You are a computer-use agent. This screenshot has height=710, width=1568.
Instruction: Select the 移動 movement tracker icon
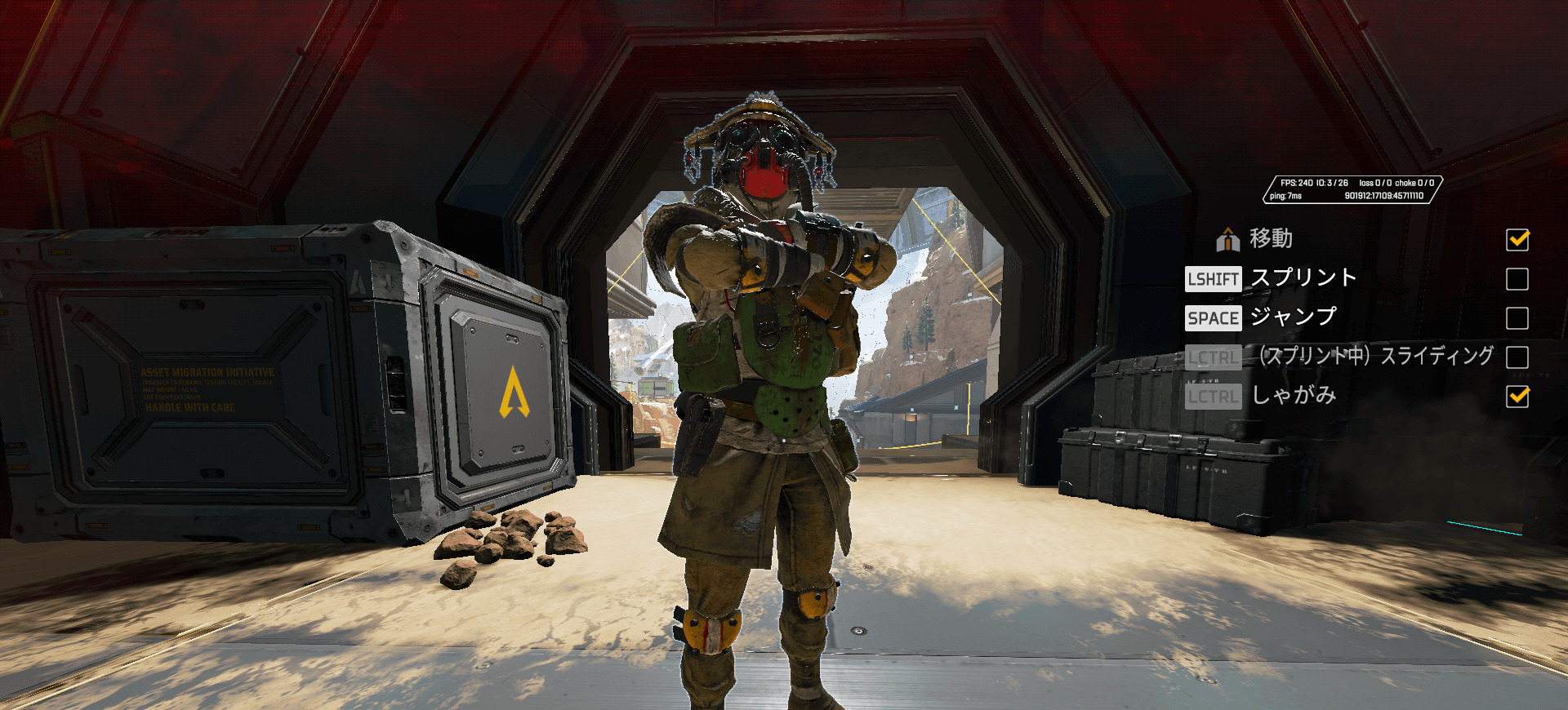[x=1227, y=240]
